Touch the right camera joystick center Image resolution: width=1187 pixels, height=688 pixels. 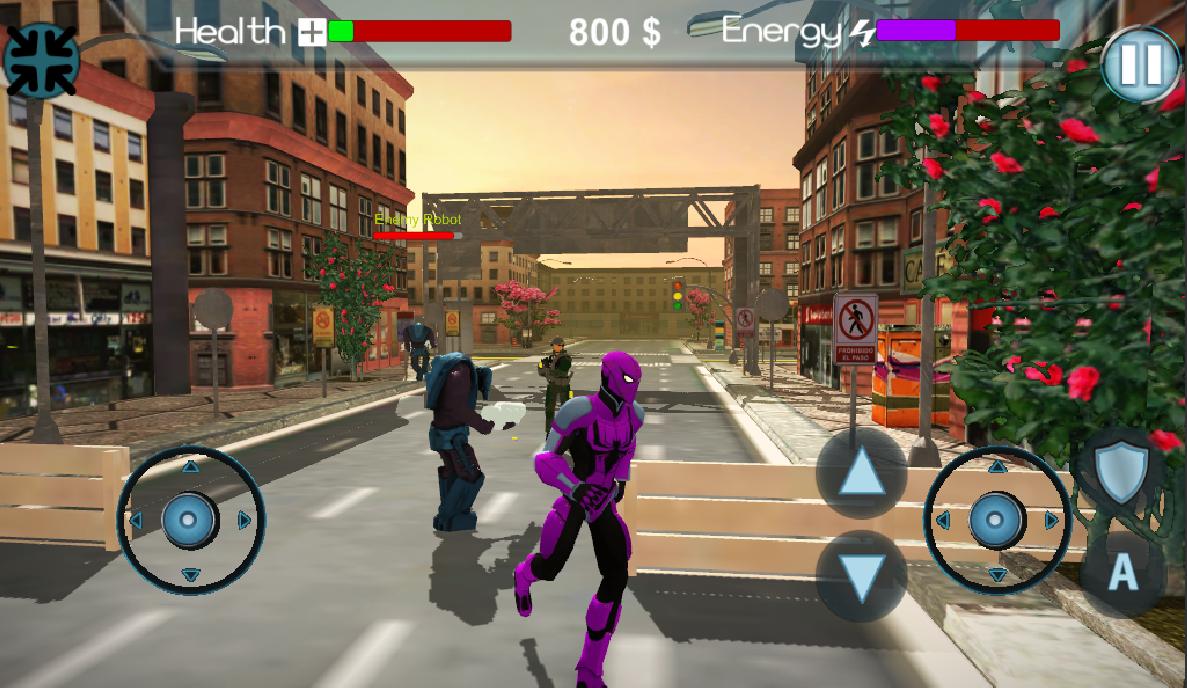coord(996,520)
